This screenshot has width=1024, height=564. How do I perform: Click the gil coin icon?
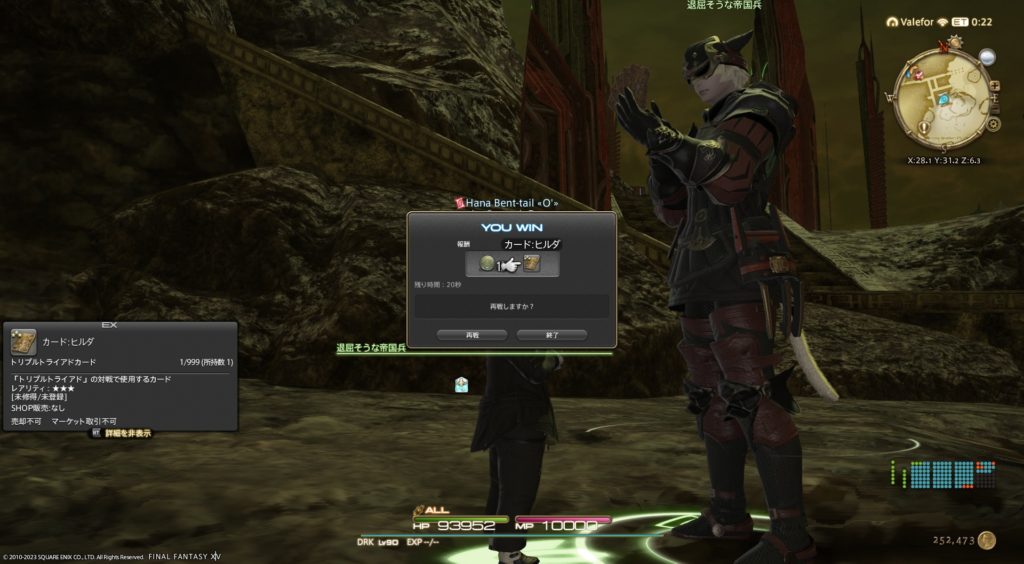(987, 540)
